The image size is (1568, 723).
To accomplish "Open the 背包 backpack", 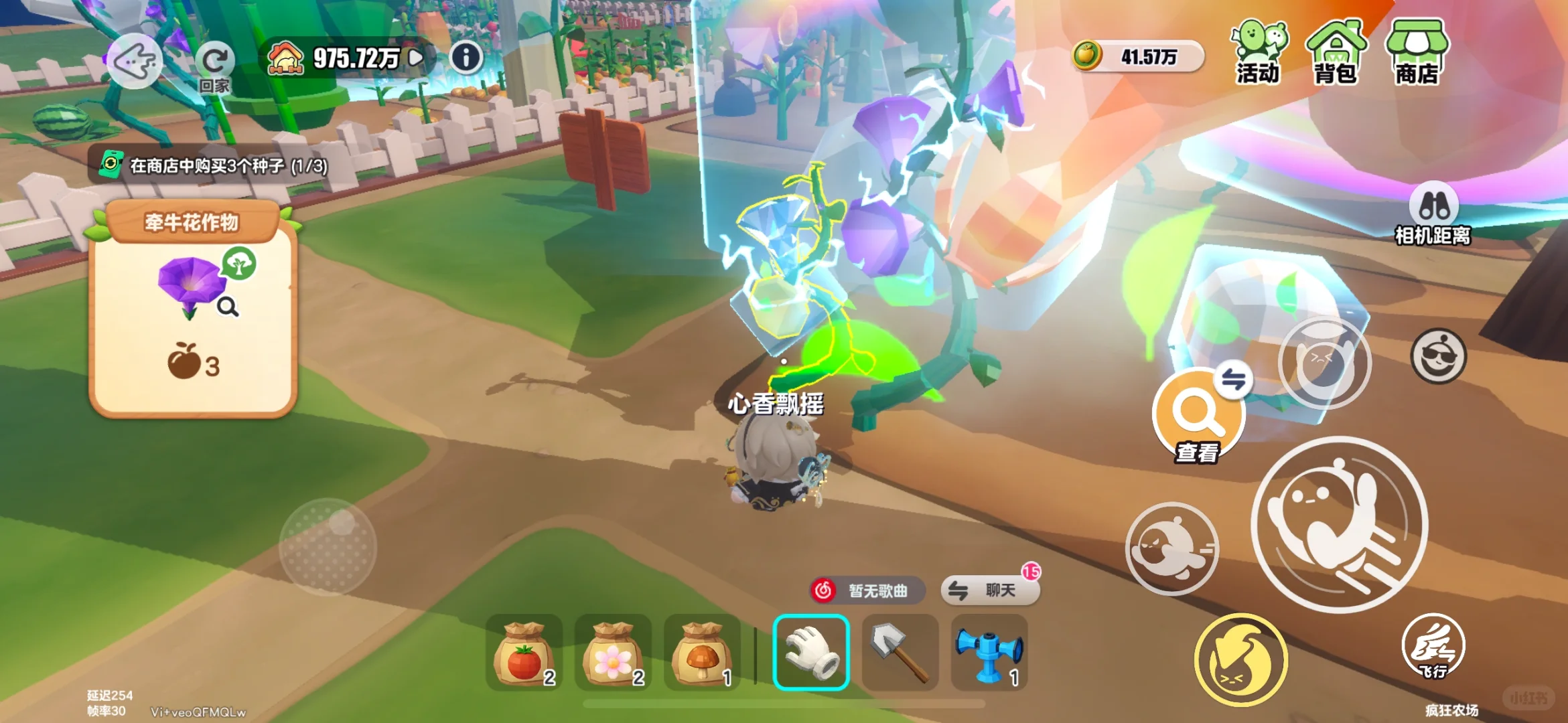I will (1335, 53).
